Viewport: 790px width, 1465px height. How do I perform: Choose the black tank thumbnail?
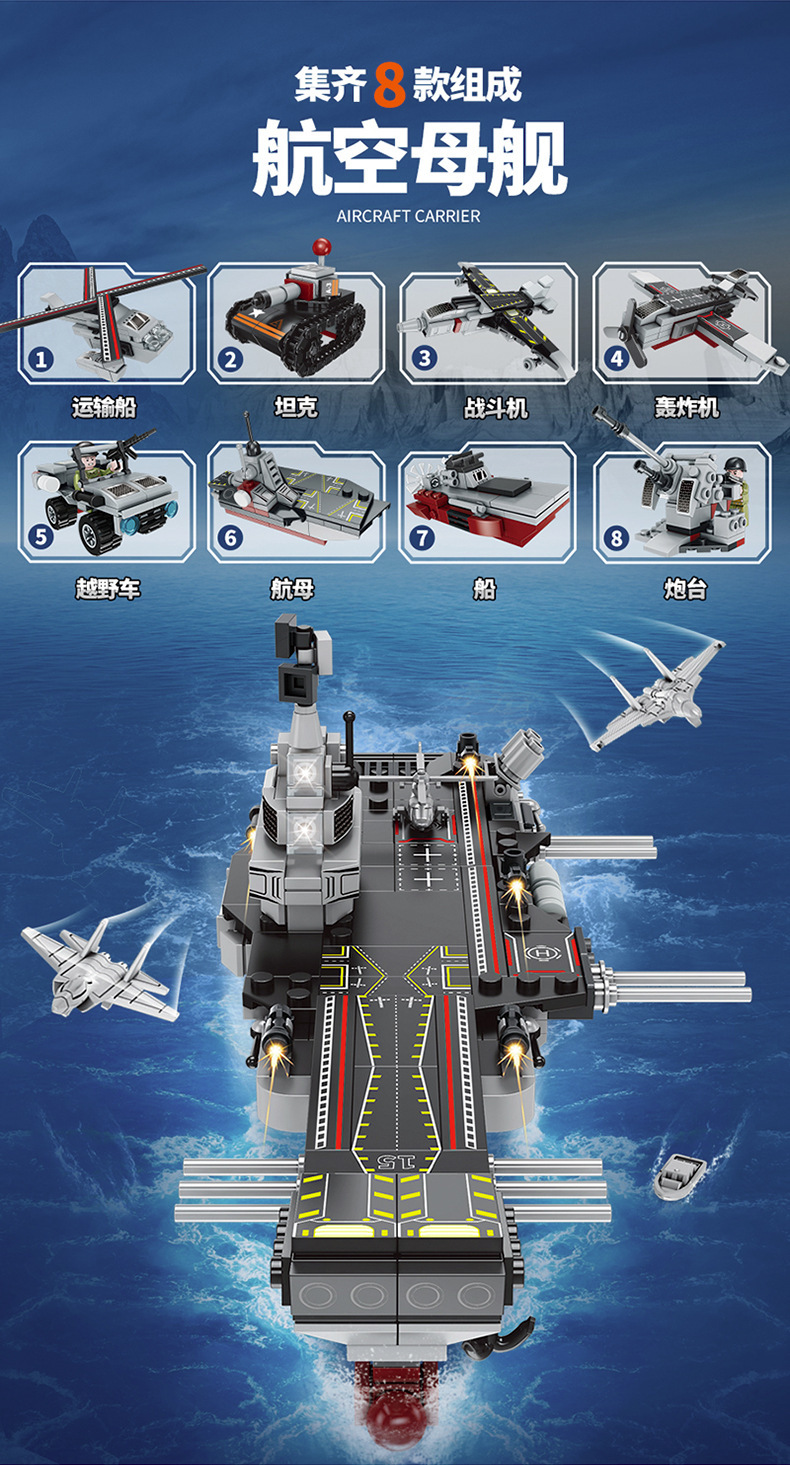[296, 324]
